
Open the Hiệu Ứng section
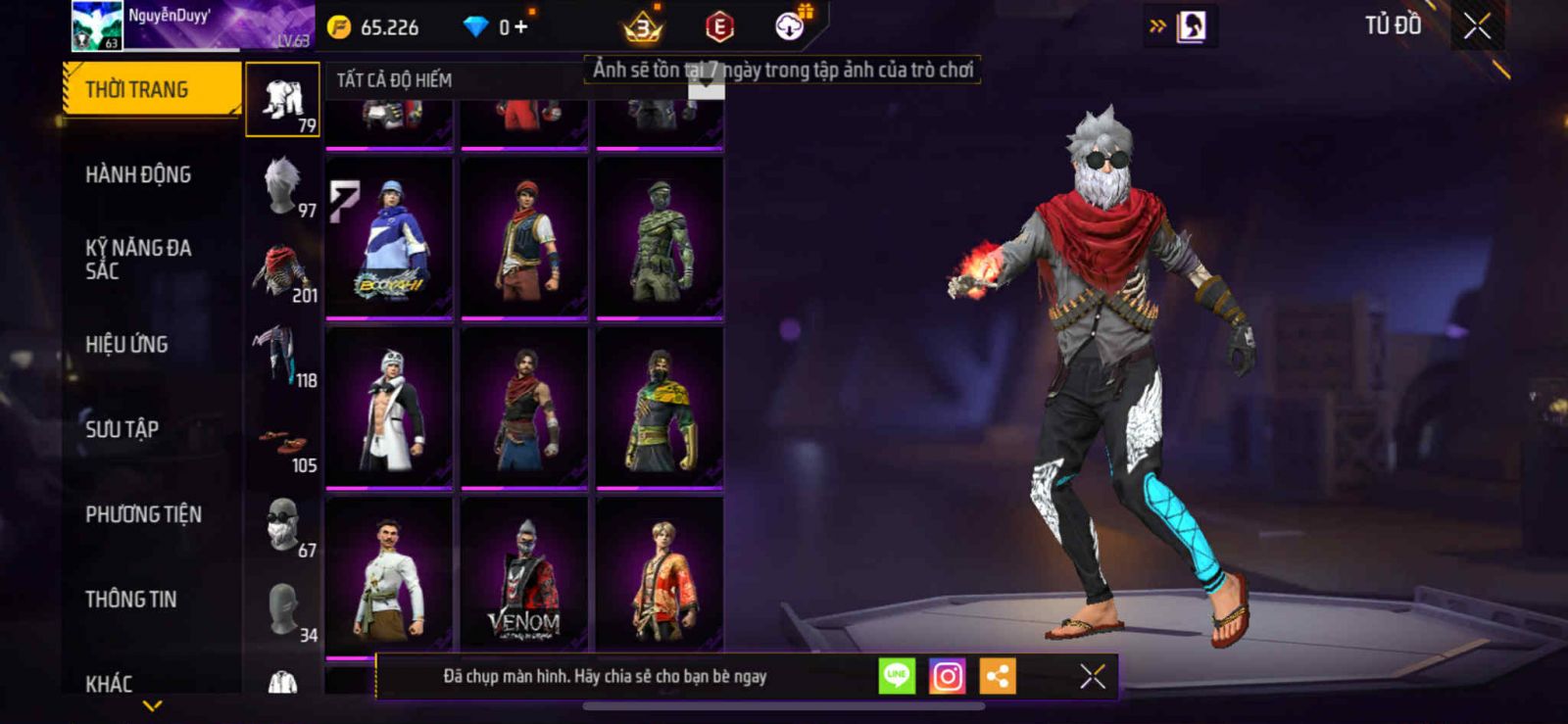pyautogui.click(x=126, y=345)
